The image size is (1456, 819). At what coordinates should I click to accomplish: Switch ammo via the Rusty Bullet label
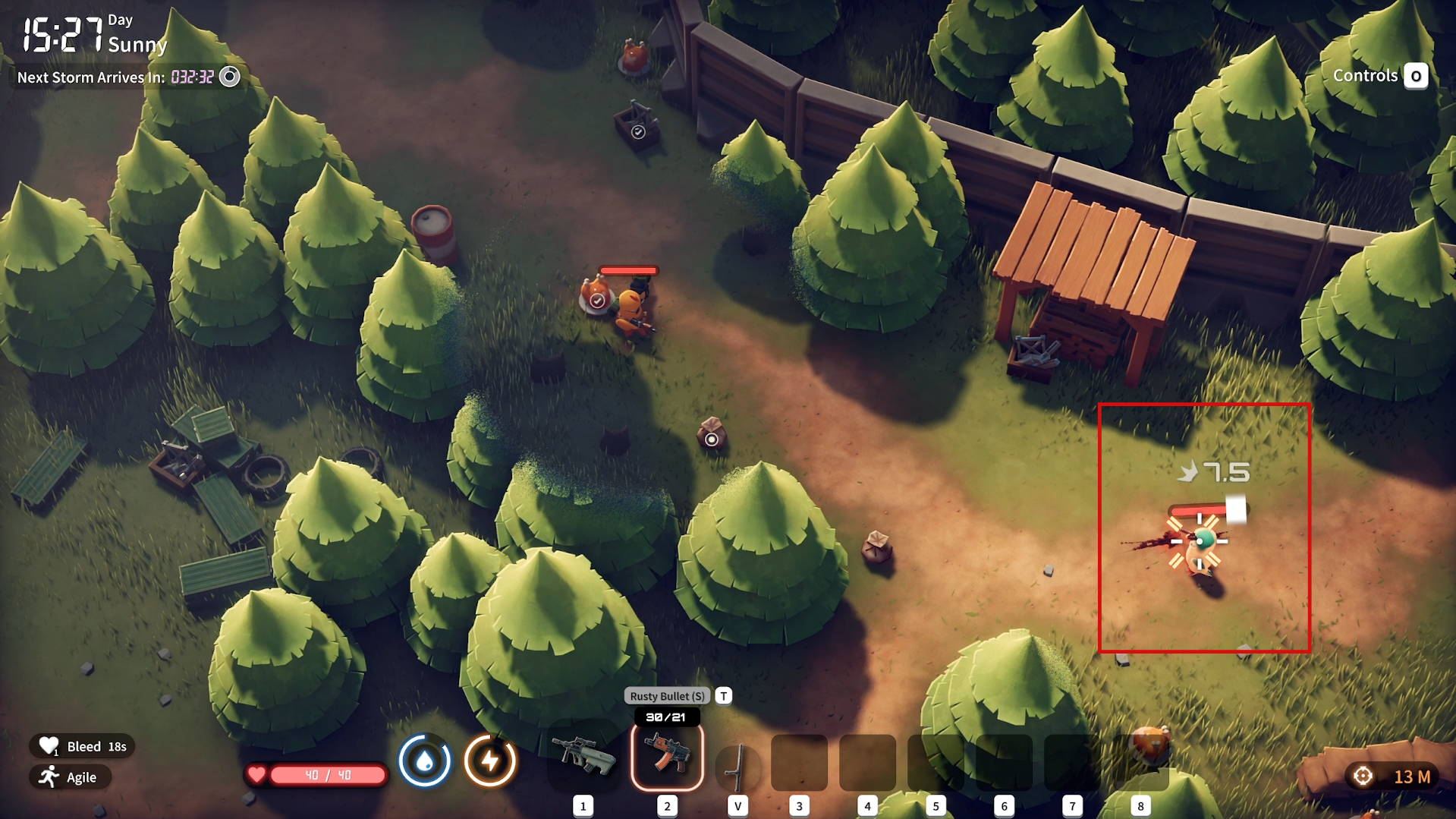click(x=667, y=696)
